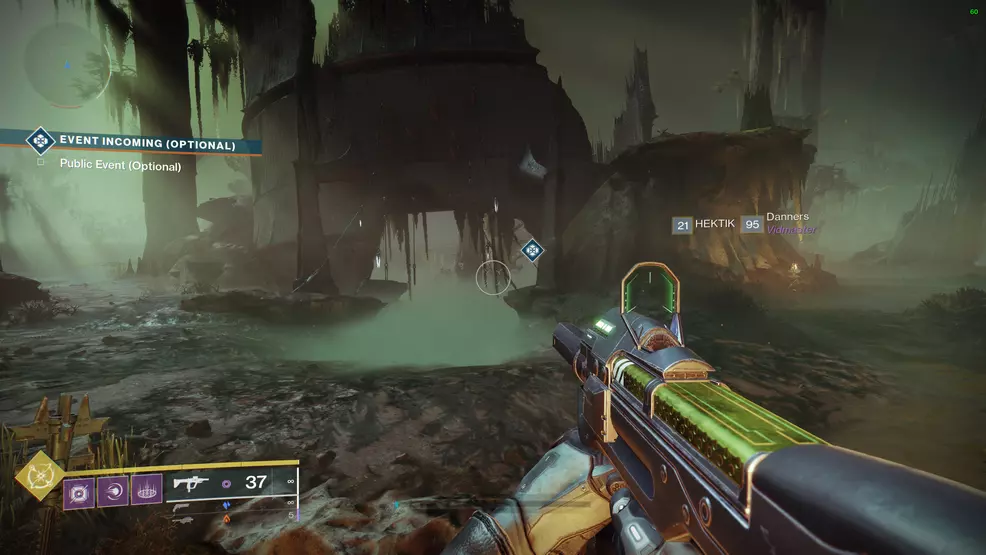Select the Public Event objective entry
This screenshot has height=555, width=986.
120,166
